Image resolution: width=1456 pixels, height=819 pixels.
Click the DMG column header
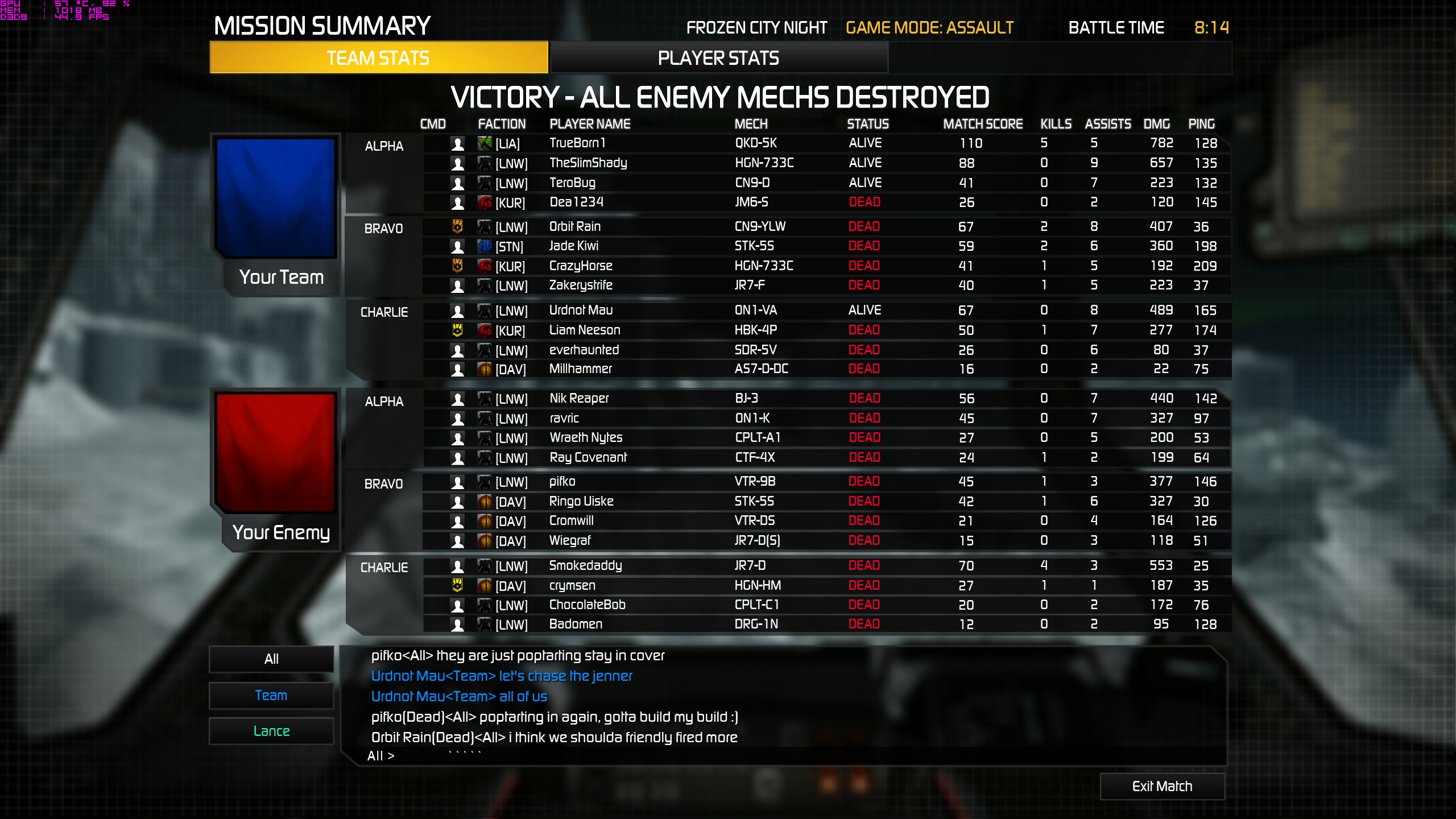[1156, 124]
